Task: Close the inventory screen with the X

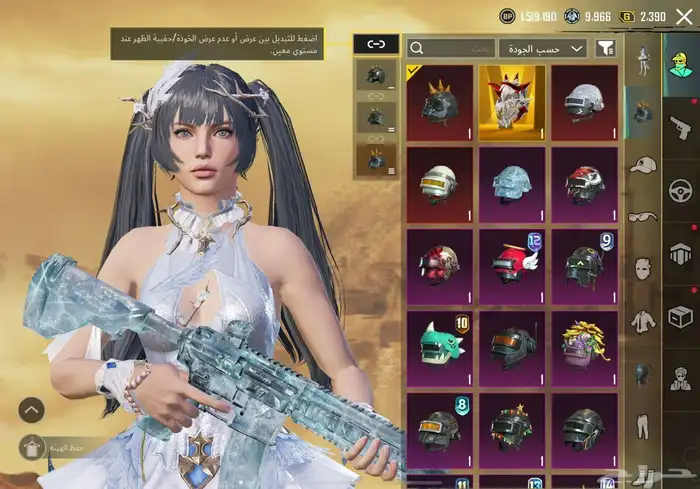Action: coord(684,16)
